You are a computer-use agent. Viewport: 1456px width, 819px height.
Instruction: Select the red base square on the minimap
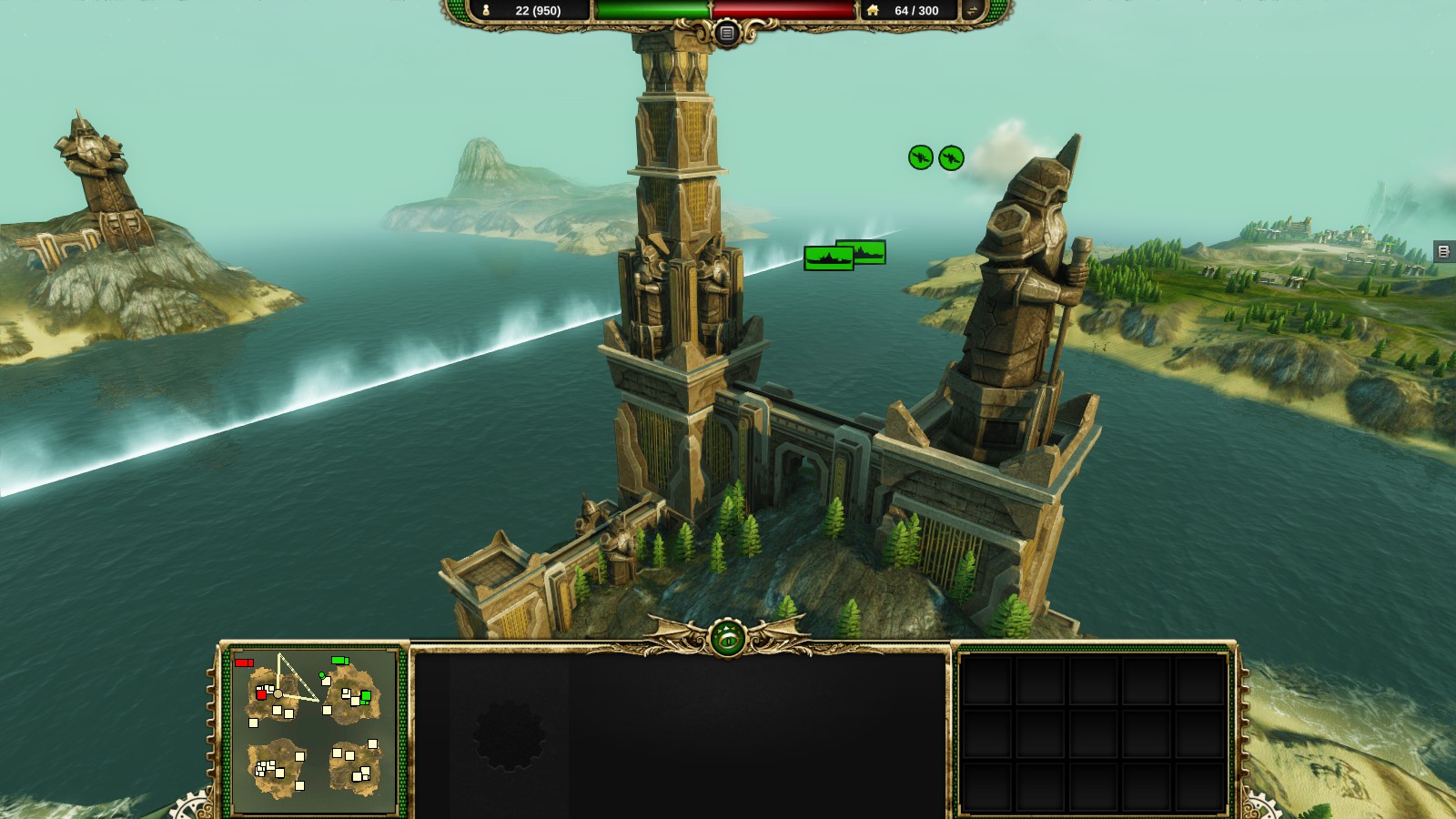[x=261, y=694]
